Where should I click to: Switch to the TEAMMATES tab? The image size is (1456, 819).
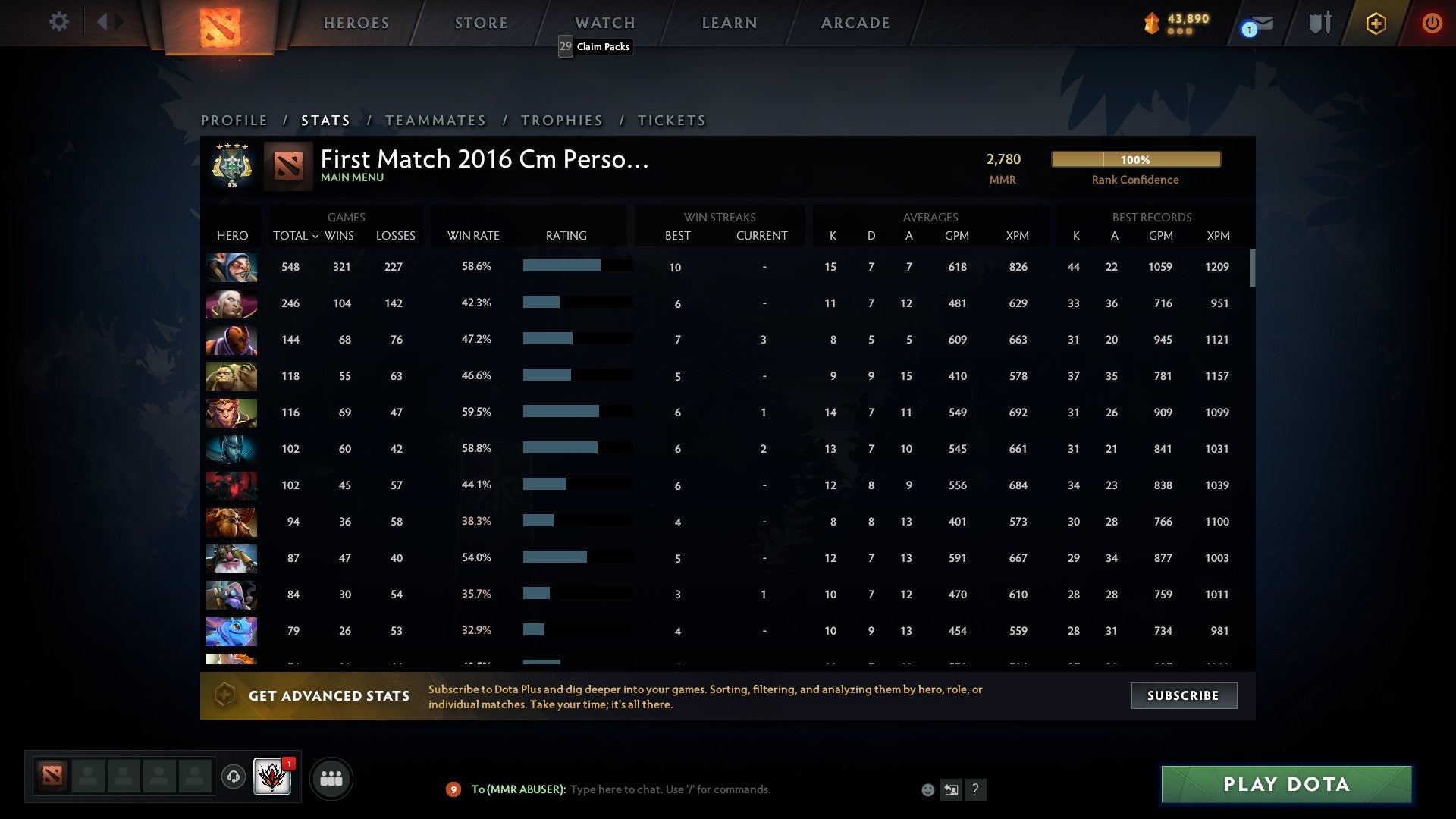[436, 120]
